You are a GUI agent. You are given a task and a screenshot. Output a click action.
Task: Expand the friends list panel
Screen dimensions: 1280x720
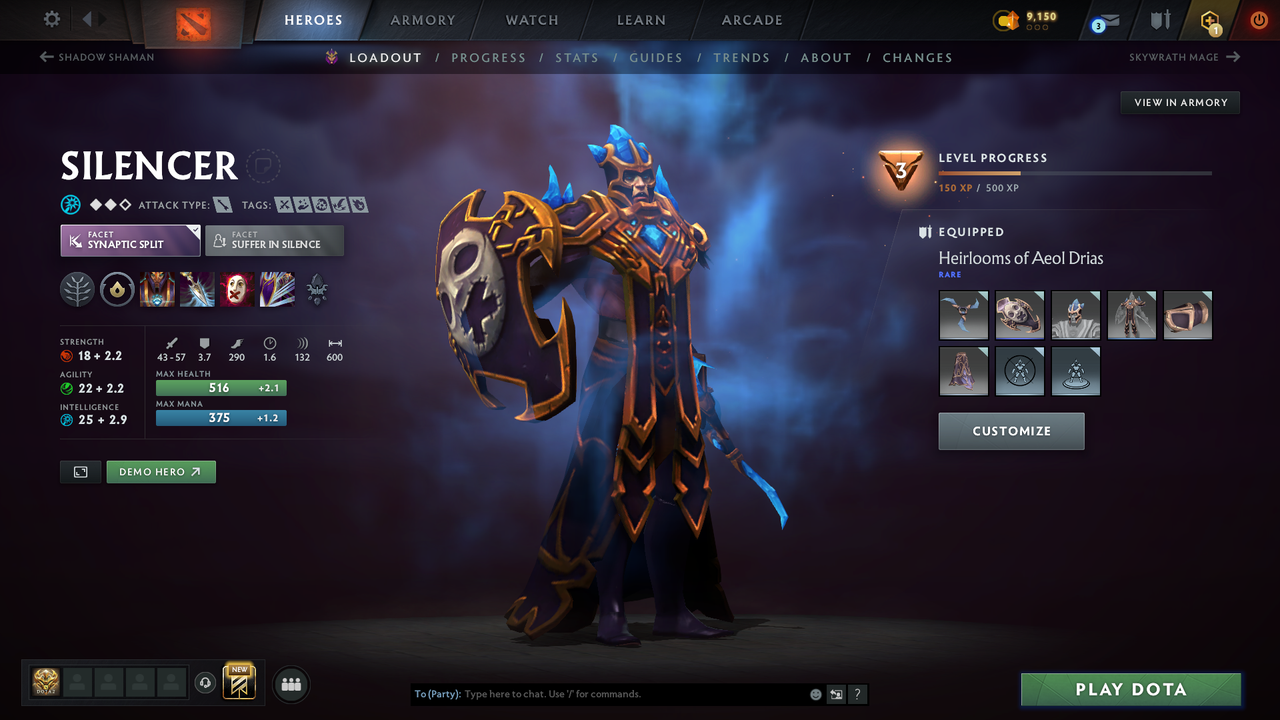point(290,684)
